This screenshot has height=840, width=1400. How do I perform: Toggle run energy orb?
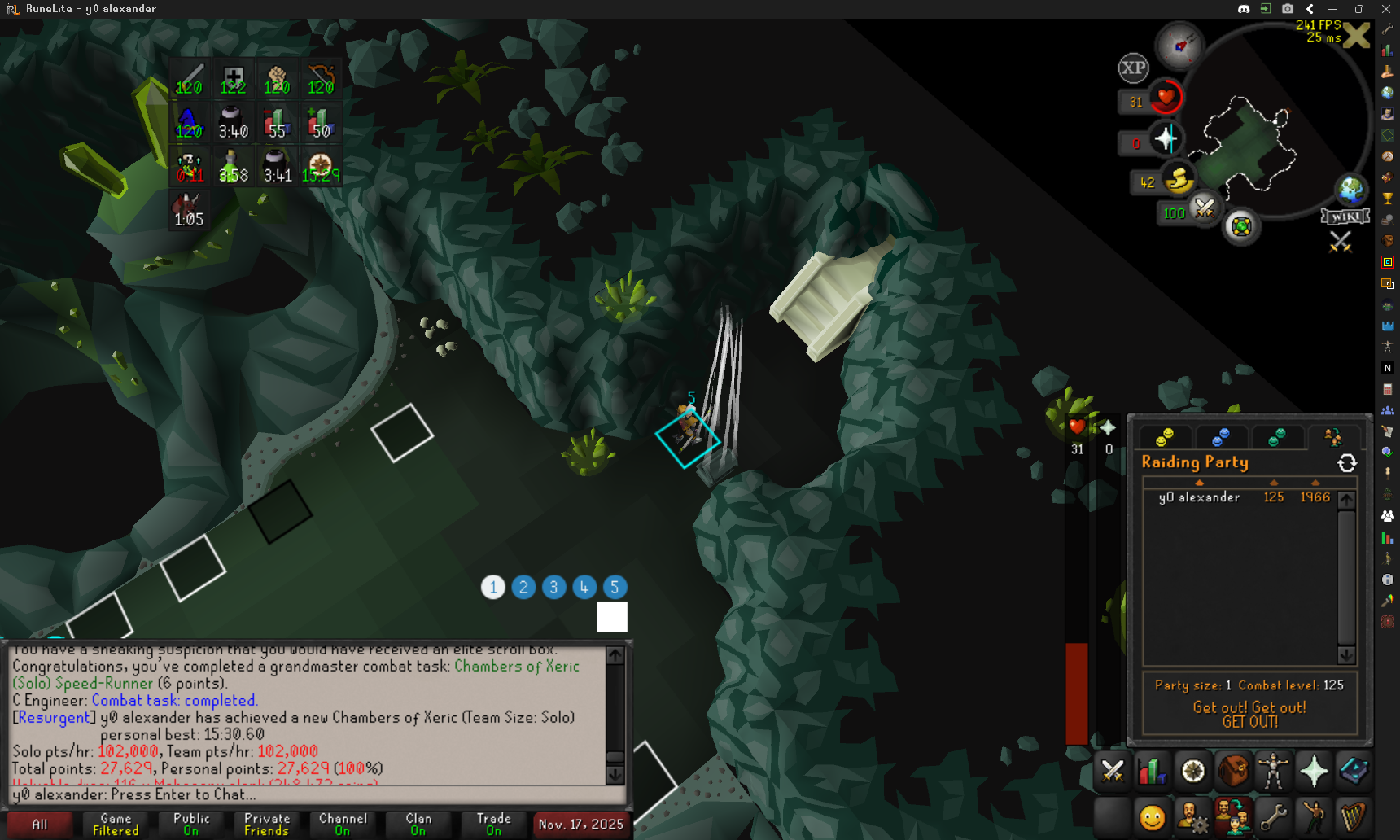coord(1178,179)
